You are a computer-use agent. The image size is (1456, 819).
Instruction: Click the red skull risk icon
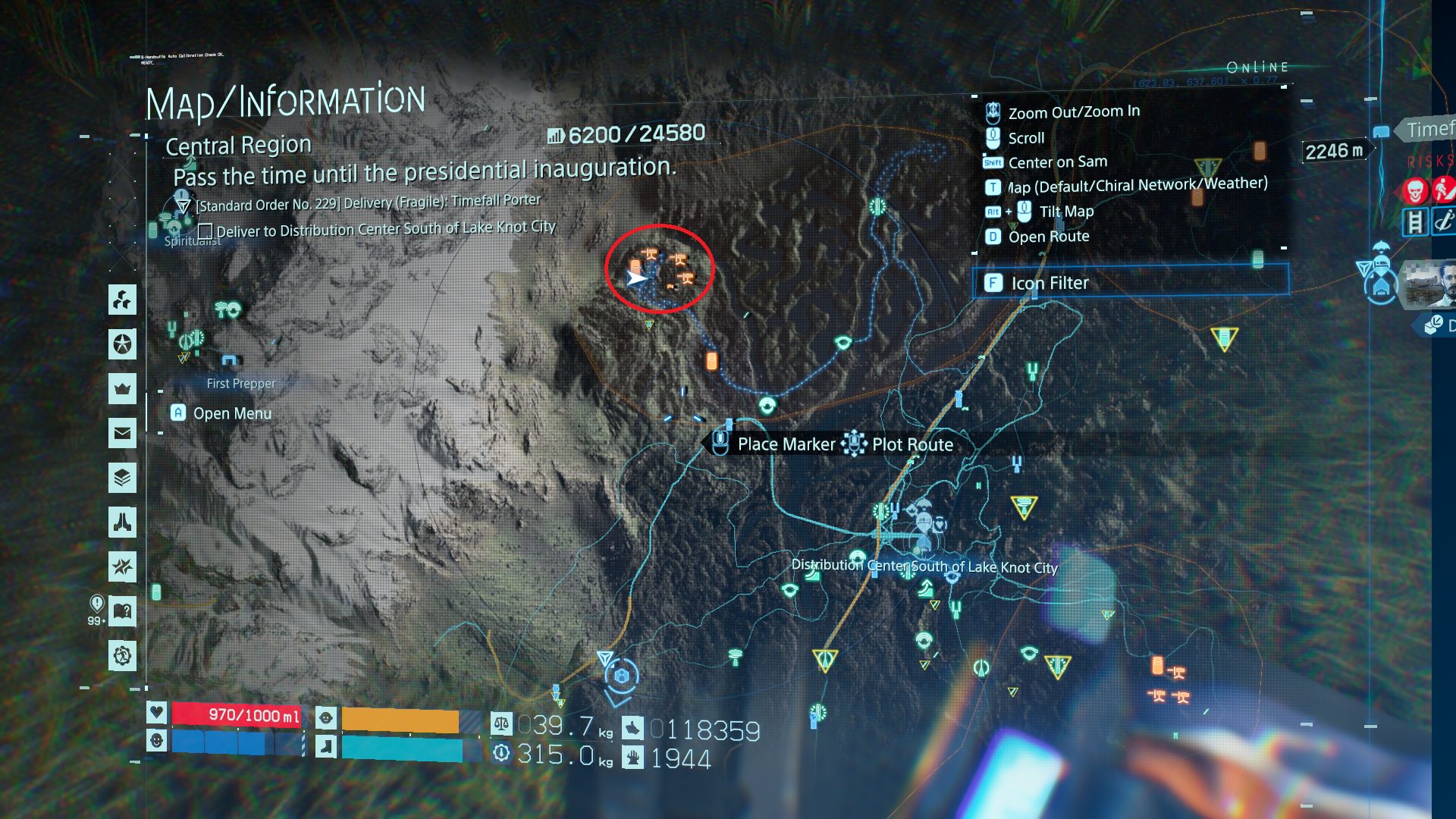[x=1415, y=190]
